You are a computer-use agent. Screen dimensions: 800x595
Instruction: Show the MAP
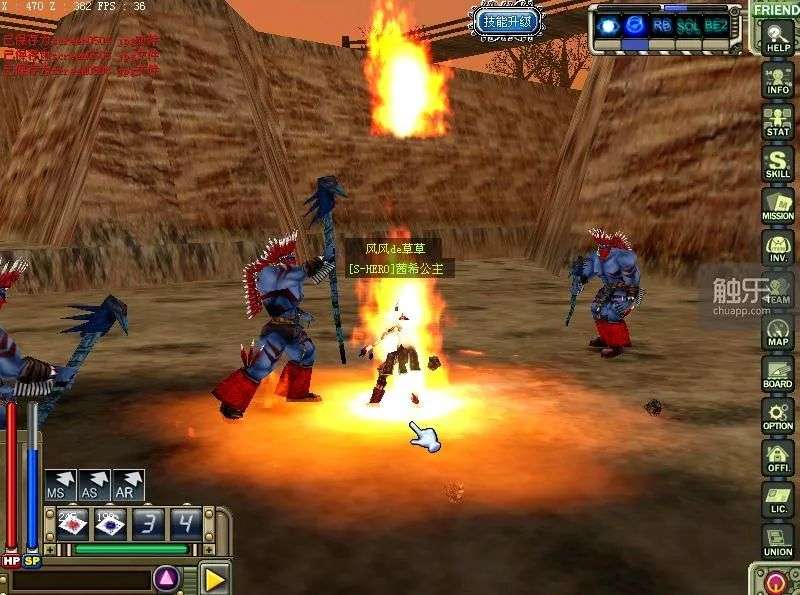777,331
